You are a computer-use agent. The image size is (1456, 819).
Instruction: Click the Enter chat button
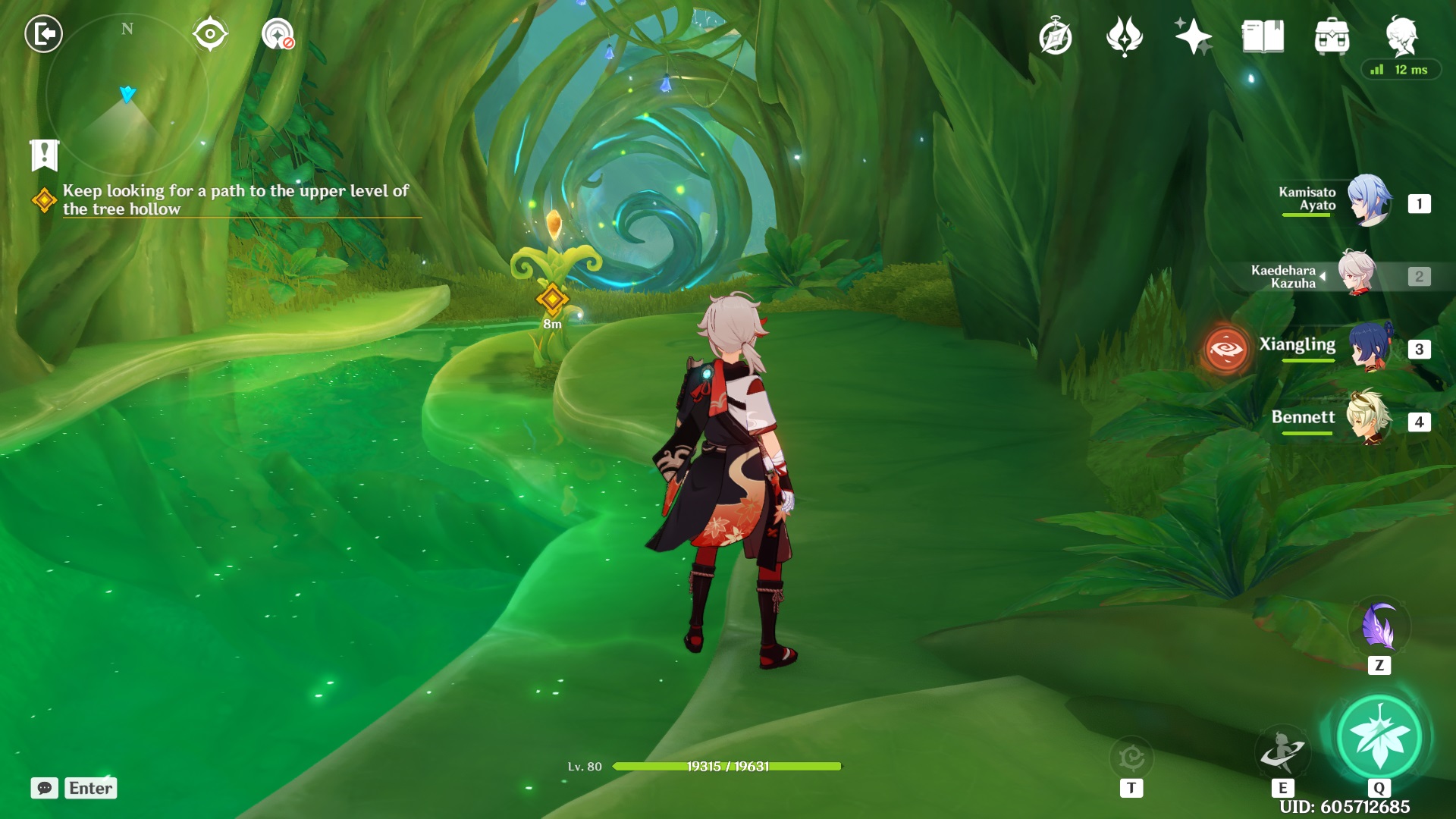89,789
